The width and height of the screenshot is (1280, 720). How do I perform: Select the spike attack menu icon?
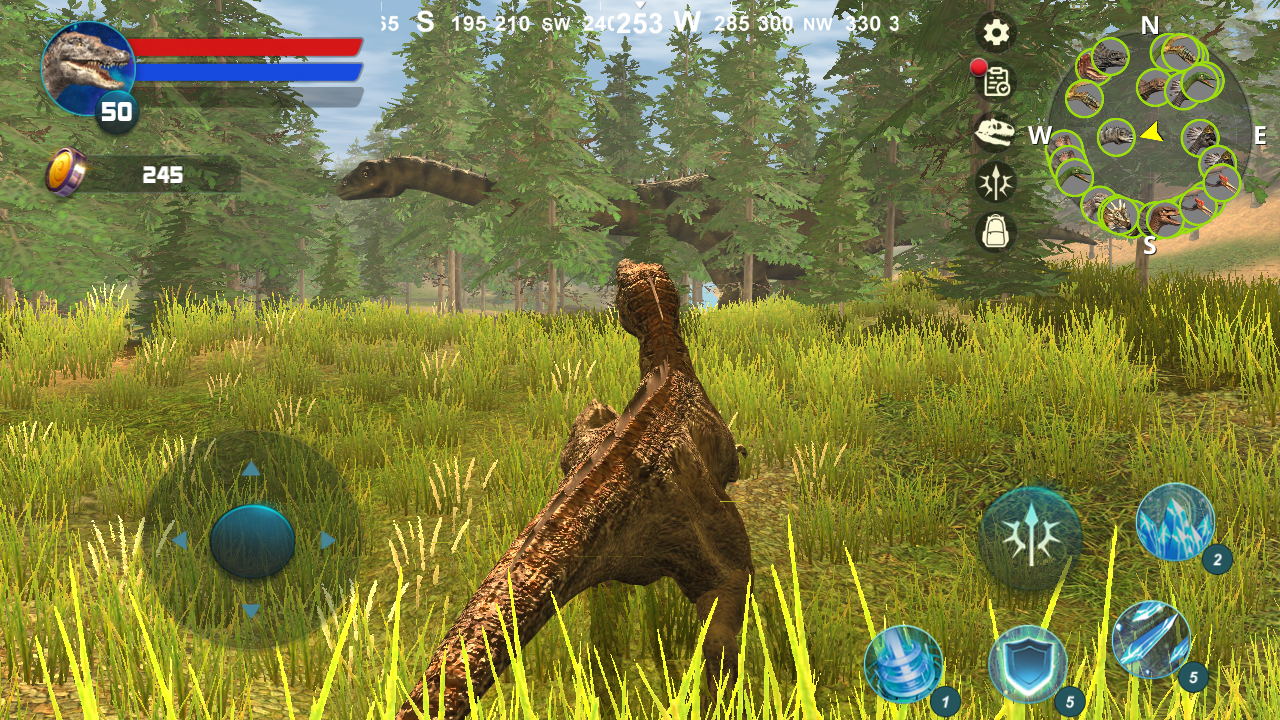pyautogui.click(x=994, y=182)
